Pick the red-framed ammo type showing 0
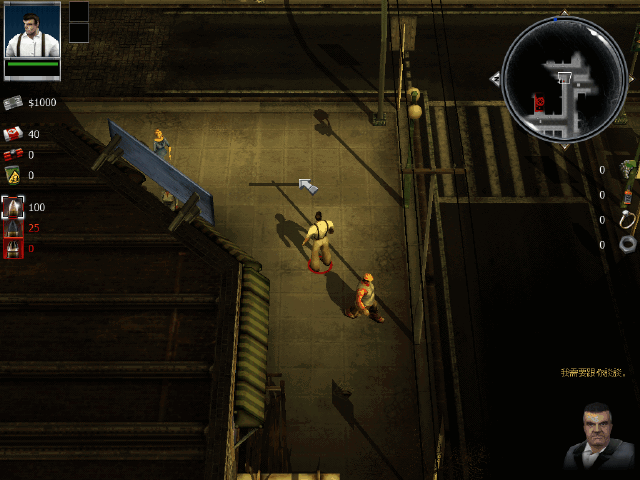Image resolution: width=640 pixels, height=480 pixels. coord(13,248)
